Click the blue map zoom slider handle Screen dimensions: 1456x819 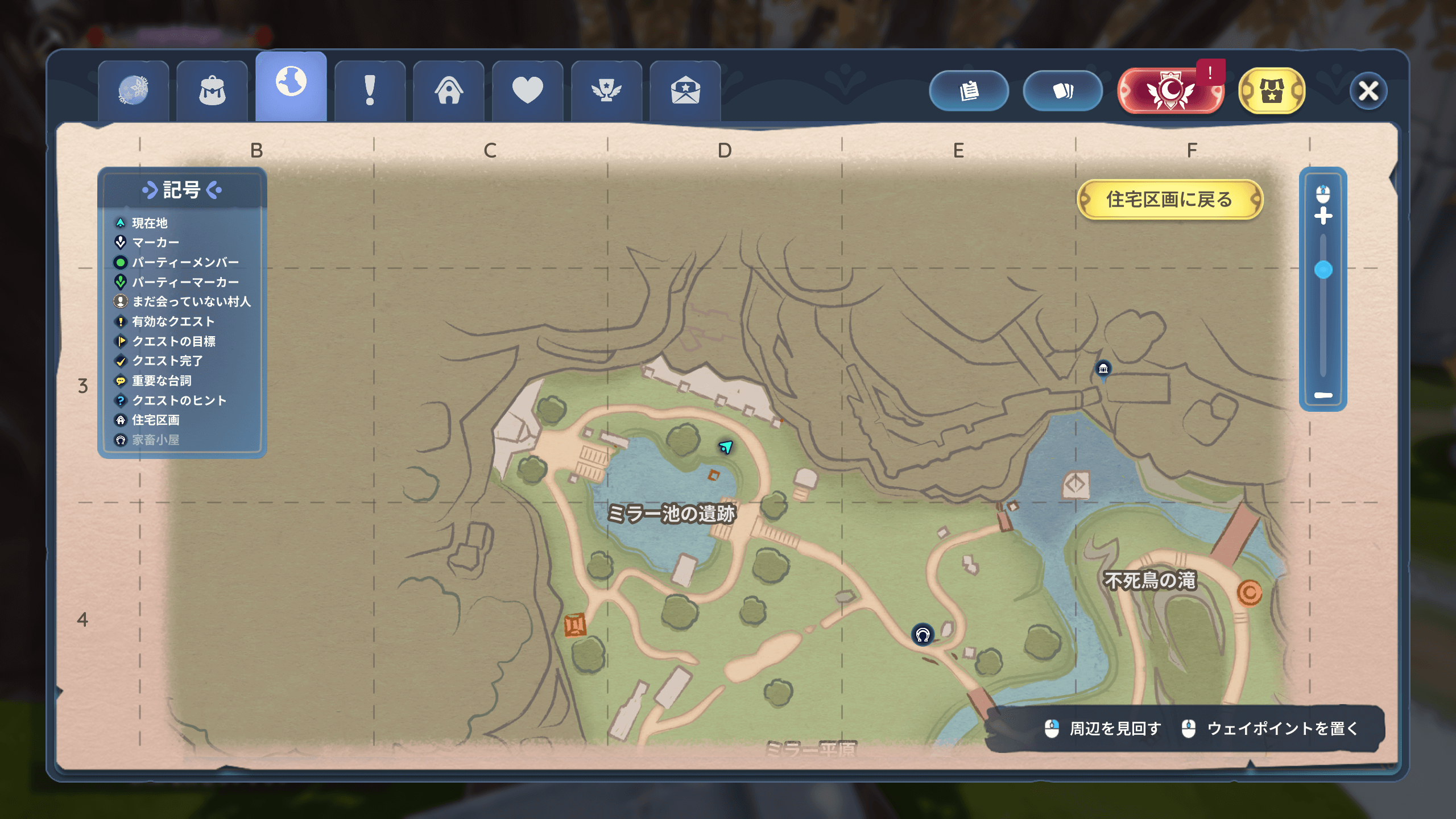pyautogui.click(x=1323, y=270)
